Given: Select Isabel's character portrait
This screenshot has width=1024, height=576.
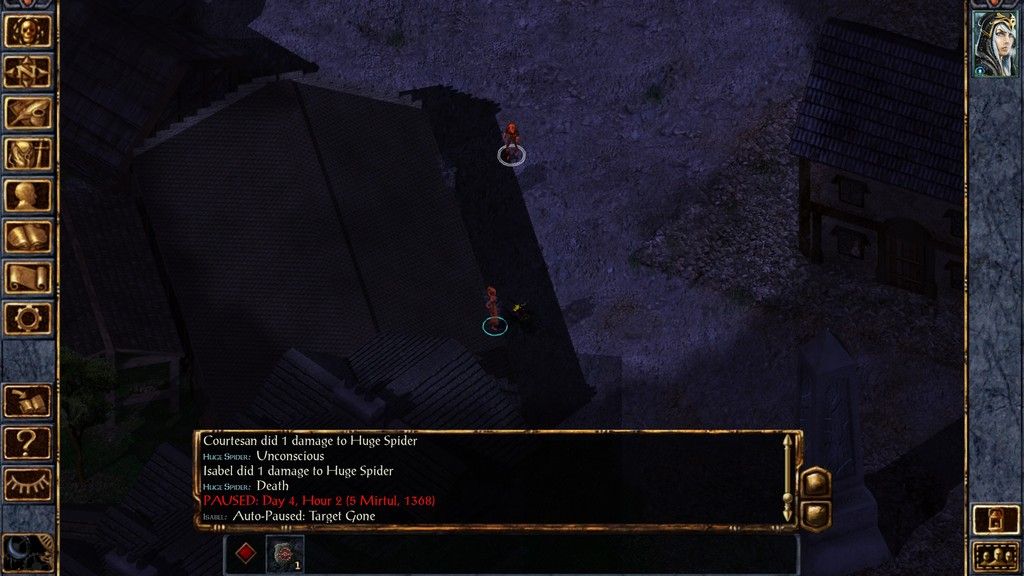Looking at the screenshot, I should click(995, 43).
